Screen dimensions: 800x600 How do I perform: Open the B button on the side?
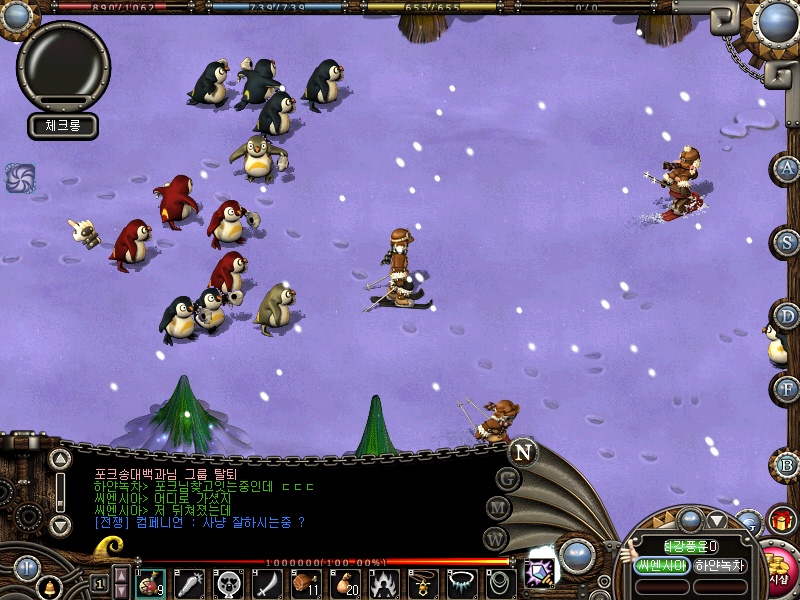pos(787,464)
